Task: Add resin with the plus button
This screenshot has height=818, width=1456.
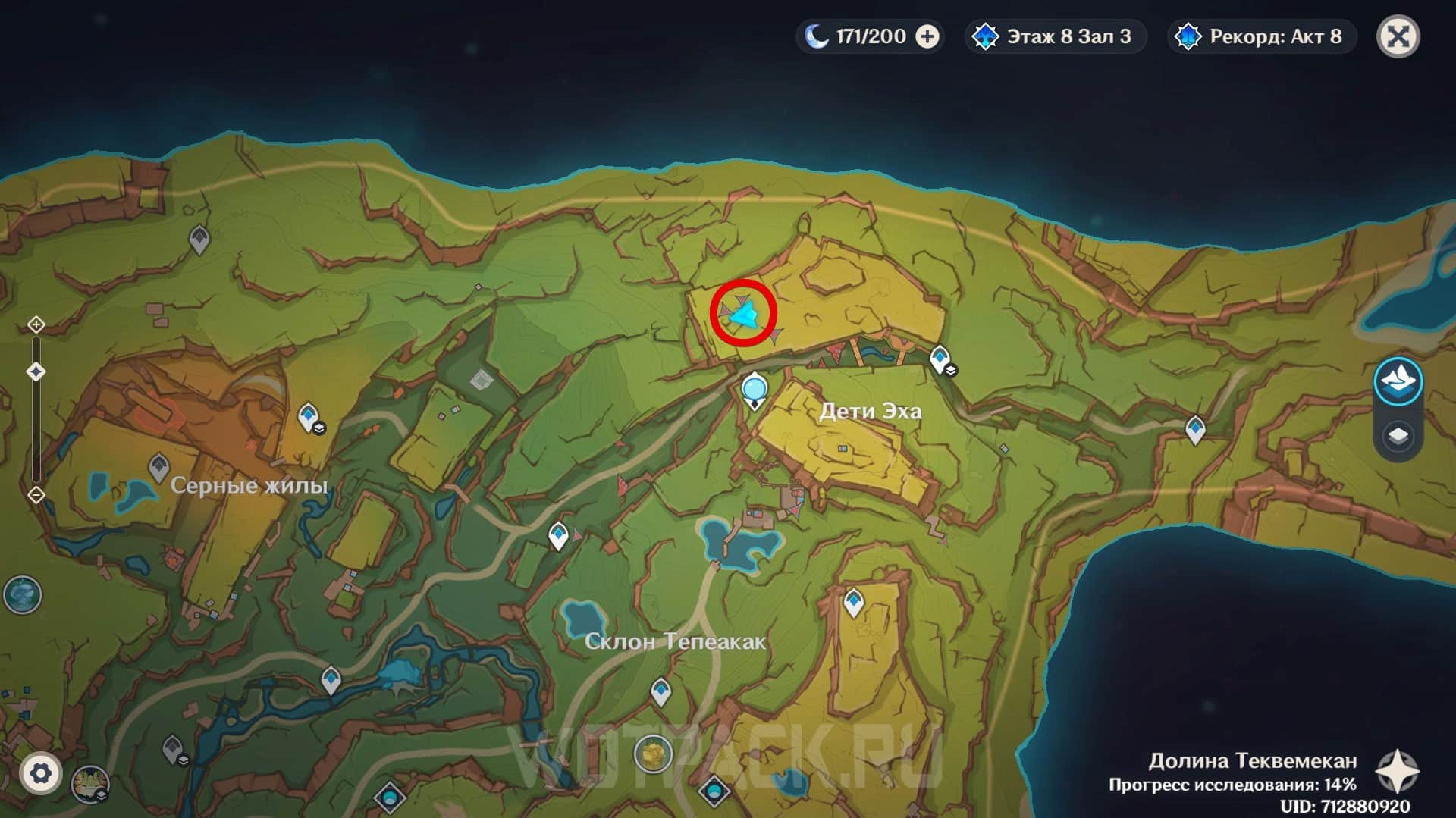Action: [927, 36]
